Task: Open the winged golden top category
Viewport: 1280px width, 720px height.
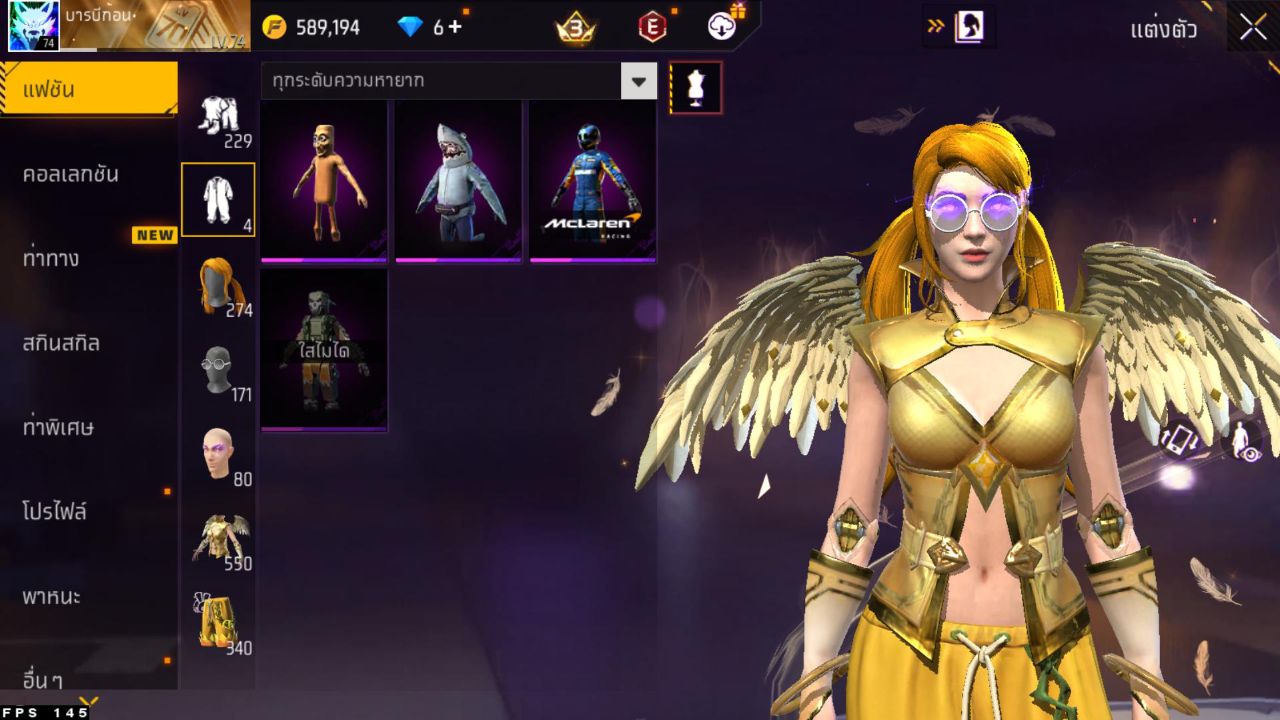Action: pos(219,541)
